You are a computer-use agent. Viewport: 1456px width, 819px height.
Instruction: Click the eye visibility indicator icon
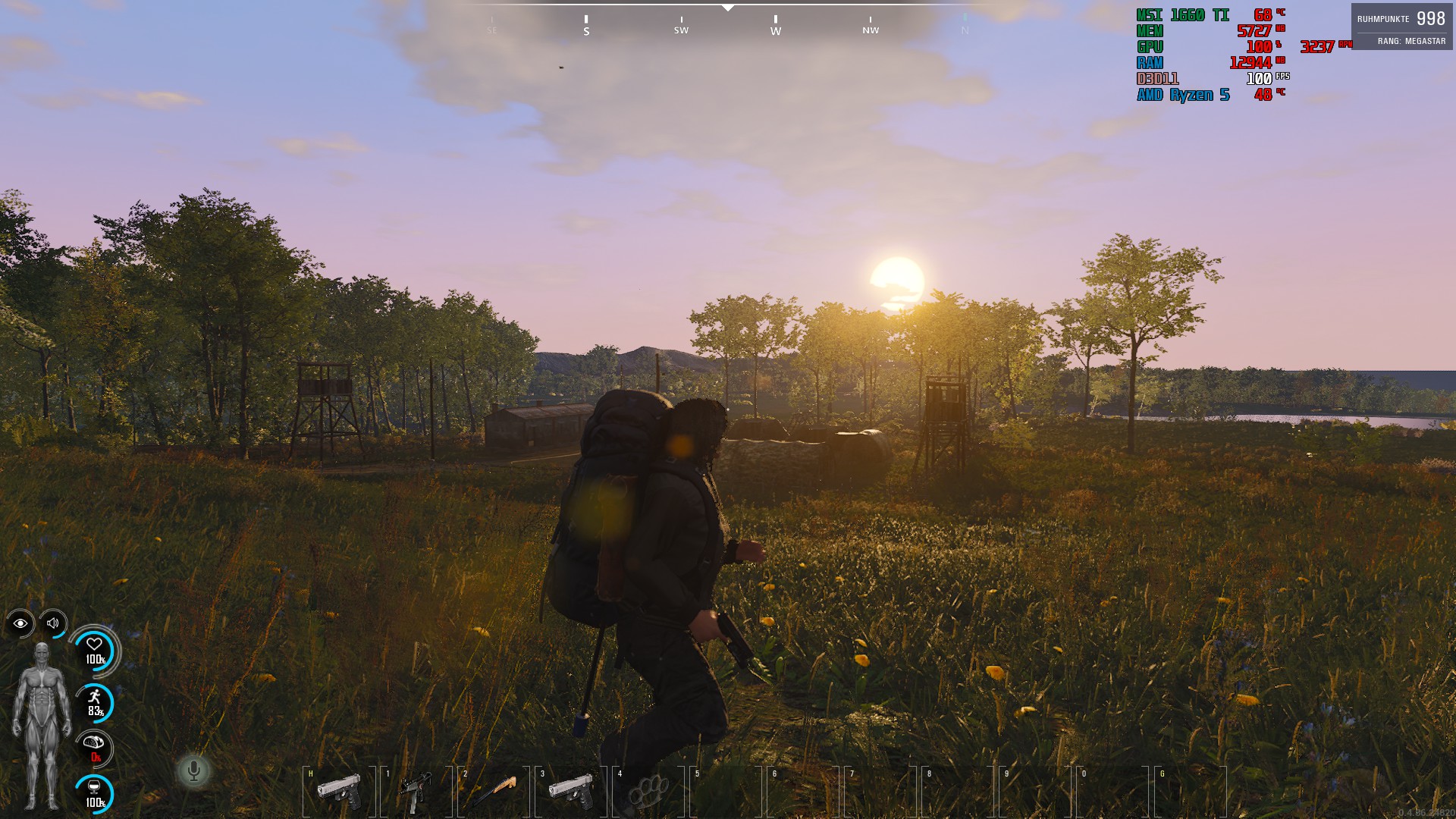click(x=20, y=623)
